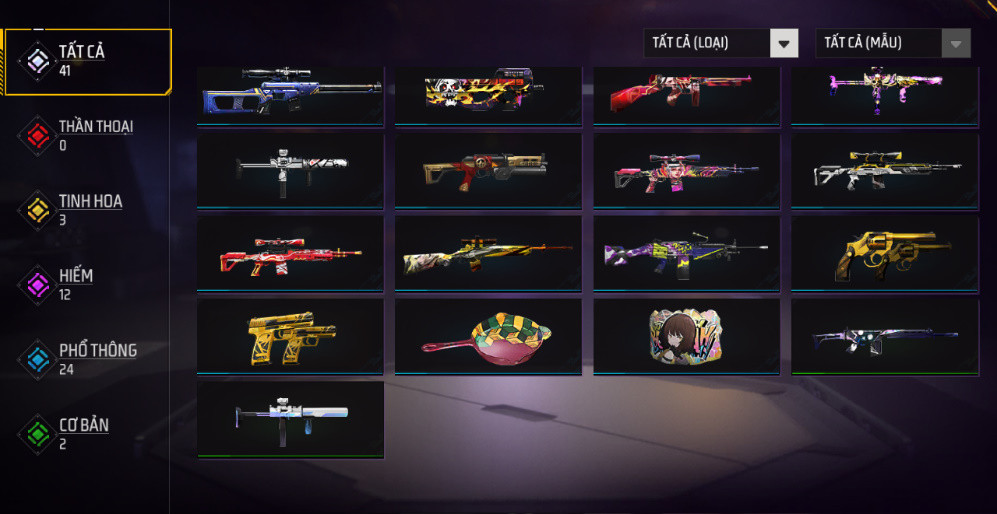The height and width of the screenshot is (514, 997).
Task: Pick the yellow dual pistols skin
Action: (x=290, y=337)
